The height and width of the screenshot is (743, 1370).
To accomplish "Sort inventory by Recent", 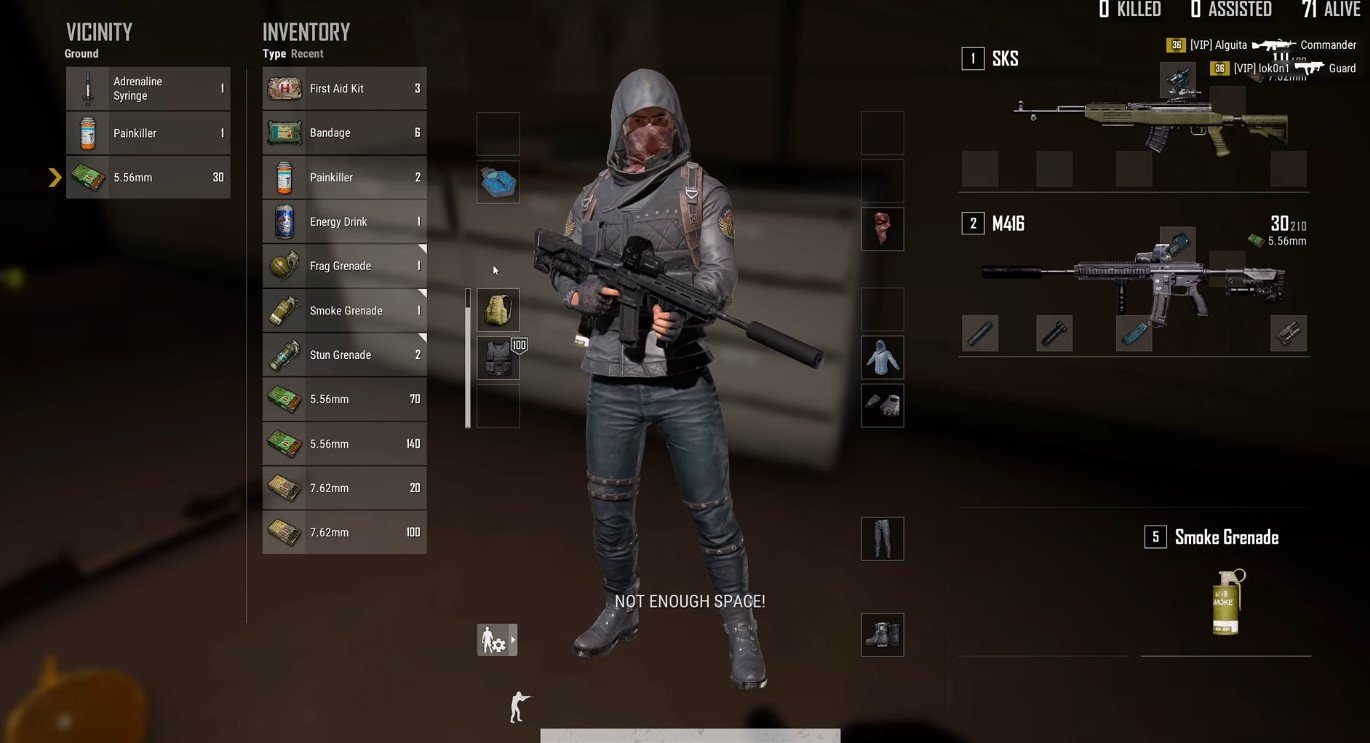I will click(307, 54).
